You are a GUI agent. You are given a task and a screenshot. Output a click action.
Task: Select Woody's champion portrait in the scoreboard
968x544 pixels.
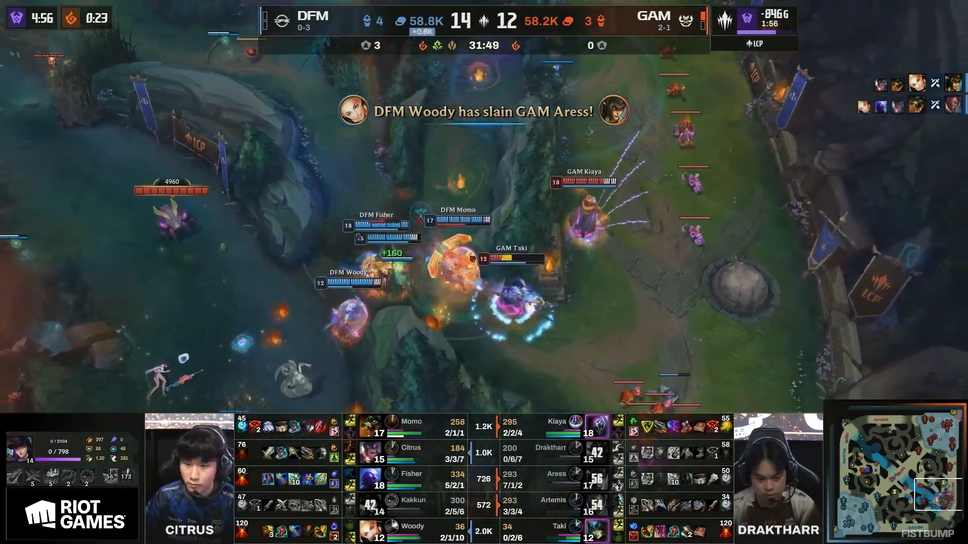tap(370, 530)
